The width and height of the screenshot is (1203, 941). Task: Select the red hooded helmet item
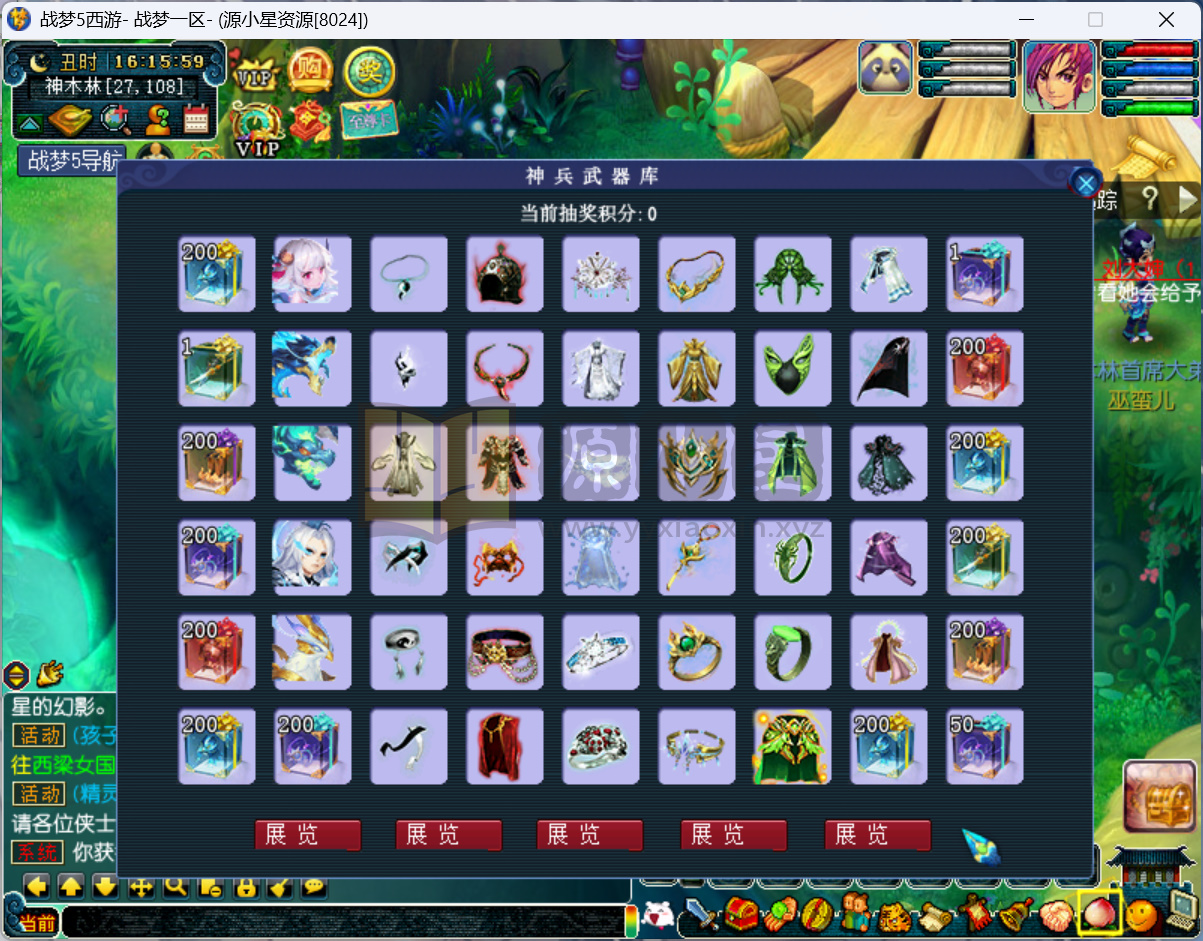coord(505,274)
